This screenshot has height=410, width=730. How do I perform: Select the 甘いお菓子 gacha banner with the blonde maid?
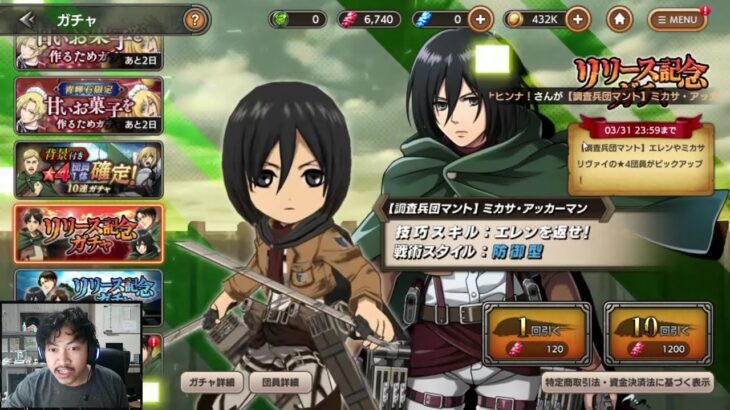[88, 105]
